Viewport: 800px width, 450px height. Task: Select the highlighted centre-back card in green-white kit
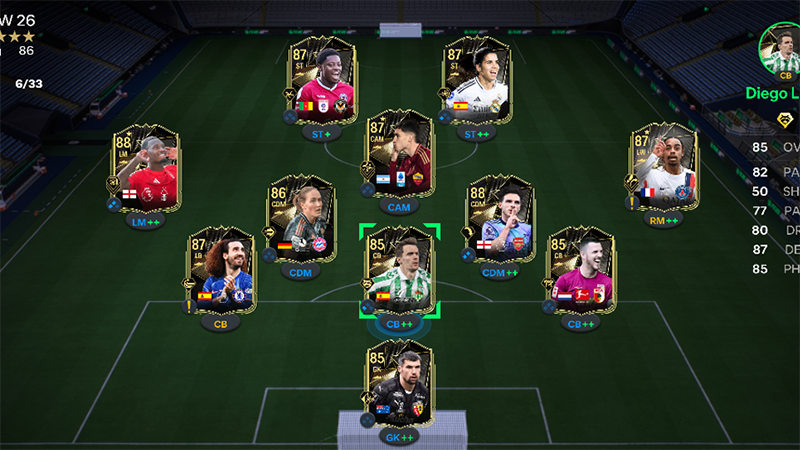398,270
